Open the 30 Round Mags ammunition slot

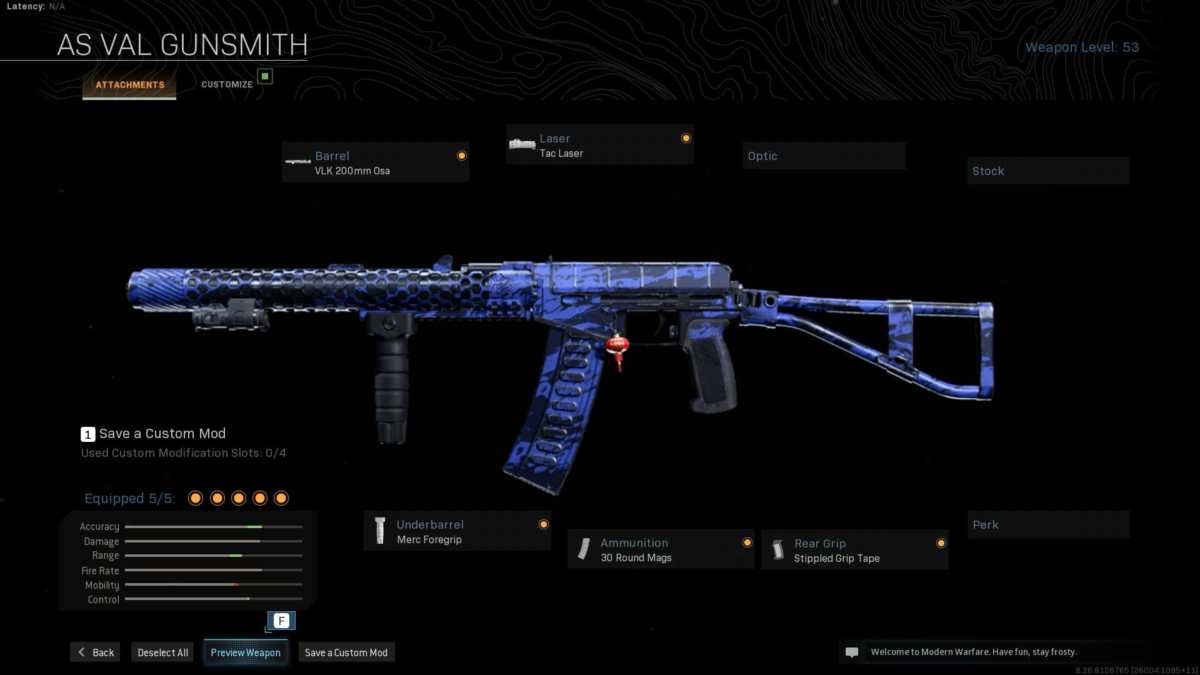pyautogui.click(x=661, y=549)
